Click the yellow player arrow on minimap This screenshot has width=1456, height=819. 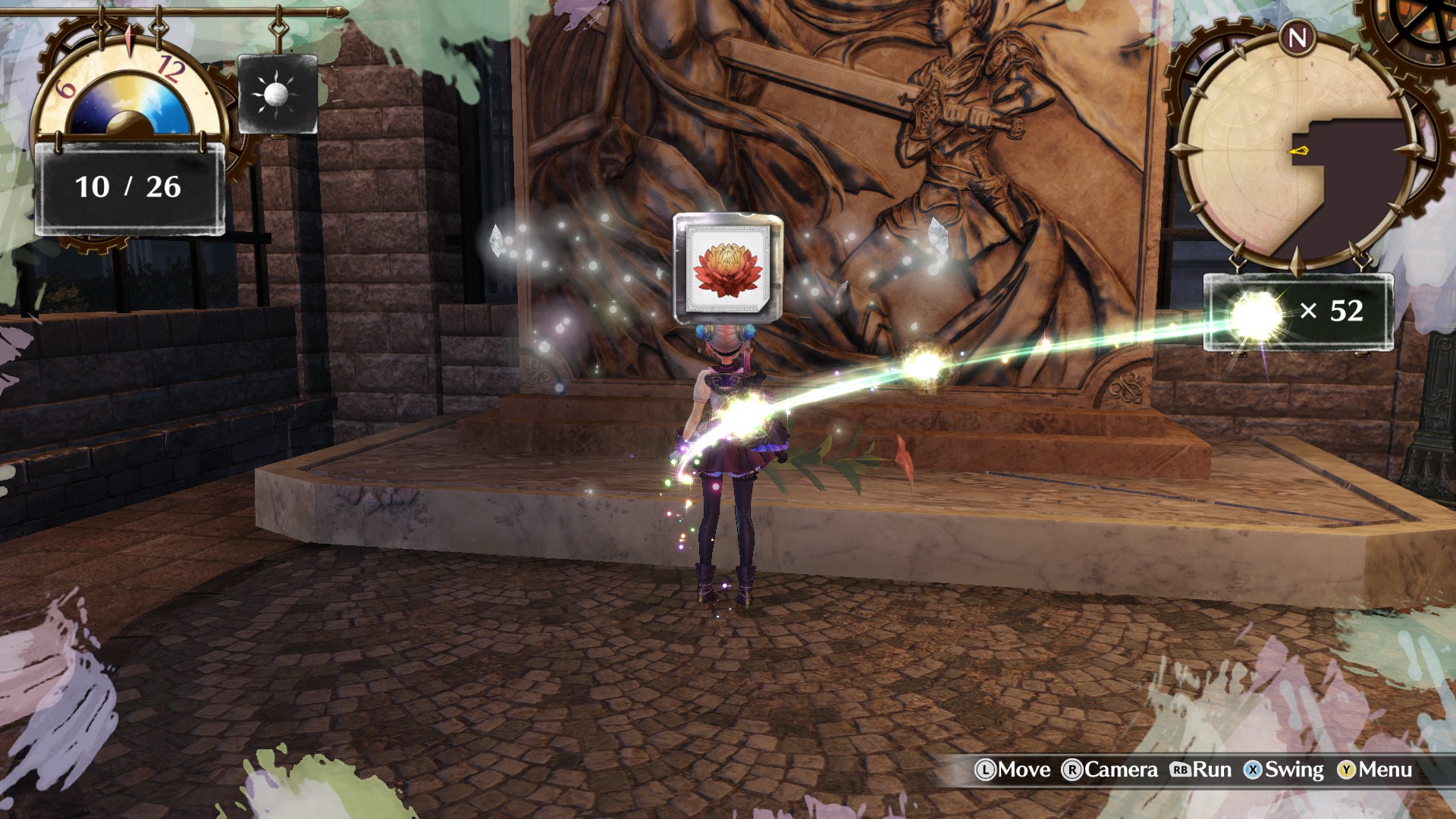[x=1301, y=152]
